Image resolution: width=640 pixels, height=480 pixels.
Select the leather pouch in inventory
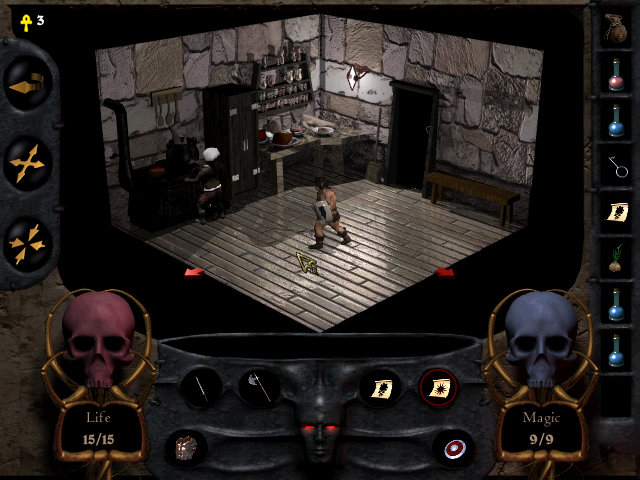click(616, 27)
